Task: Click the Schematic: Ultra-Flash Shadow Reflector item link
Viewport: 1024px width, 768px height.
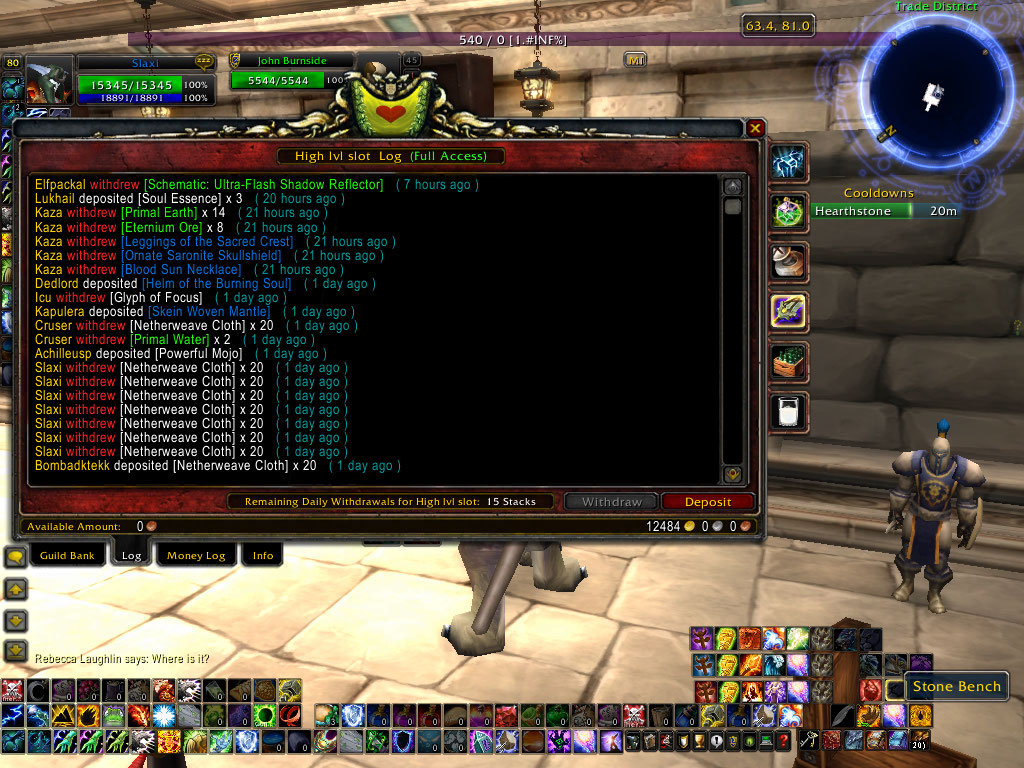Action: [x=264, y=185]
